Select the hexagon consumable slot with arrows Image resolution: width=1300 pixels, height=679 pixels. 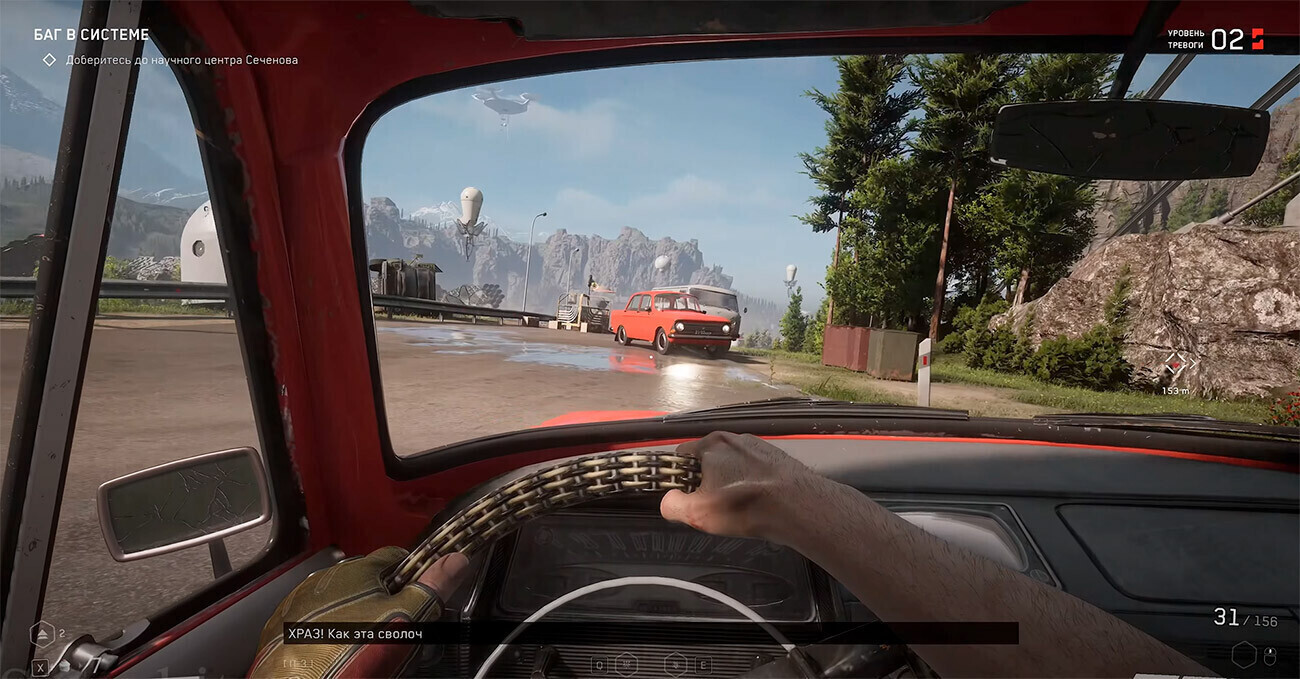[43, 632]
